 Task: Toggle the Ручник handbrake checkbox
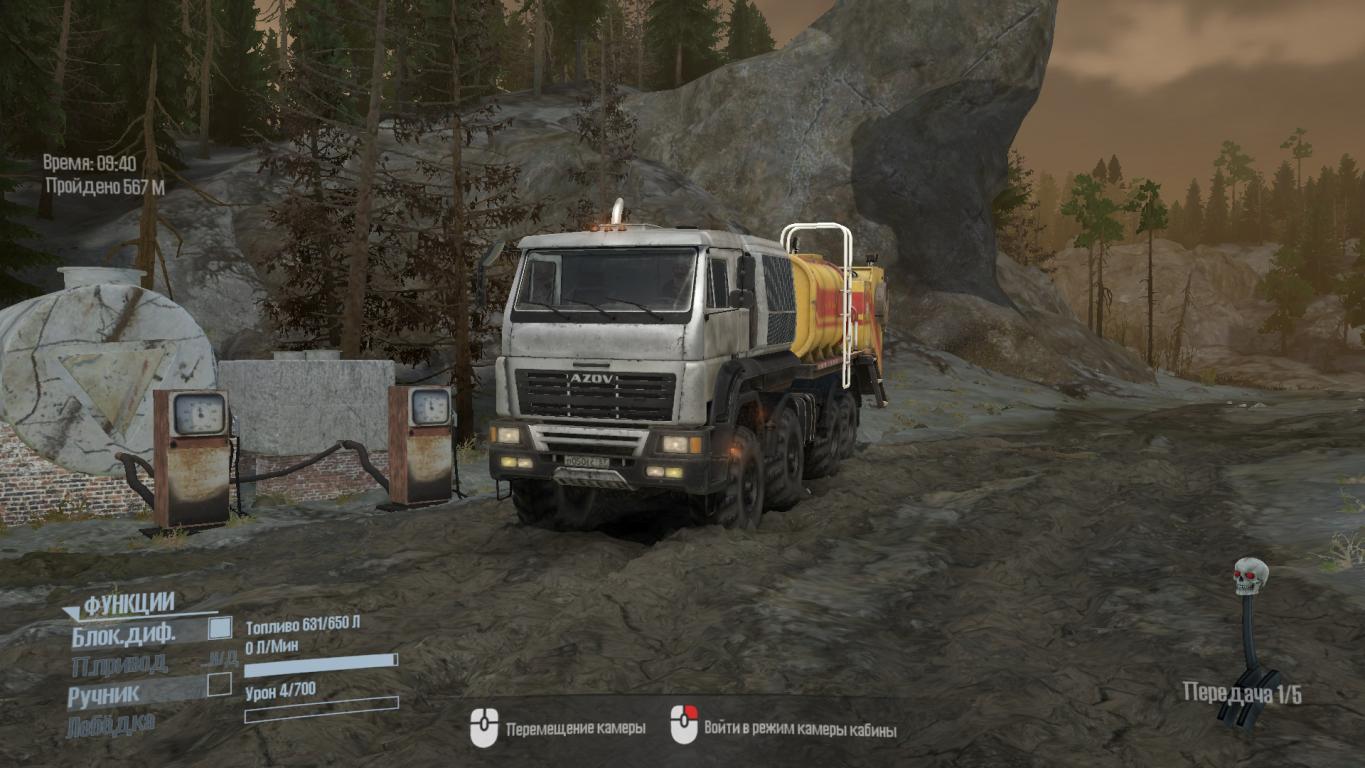pyautogui.click(x=219, y=685)
